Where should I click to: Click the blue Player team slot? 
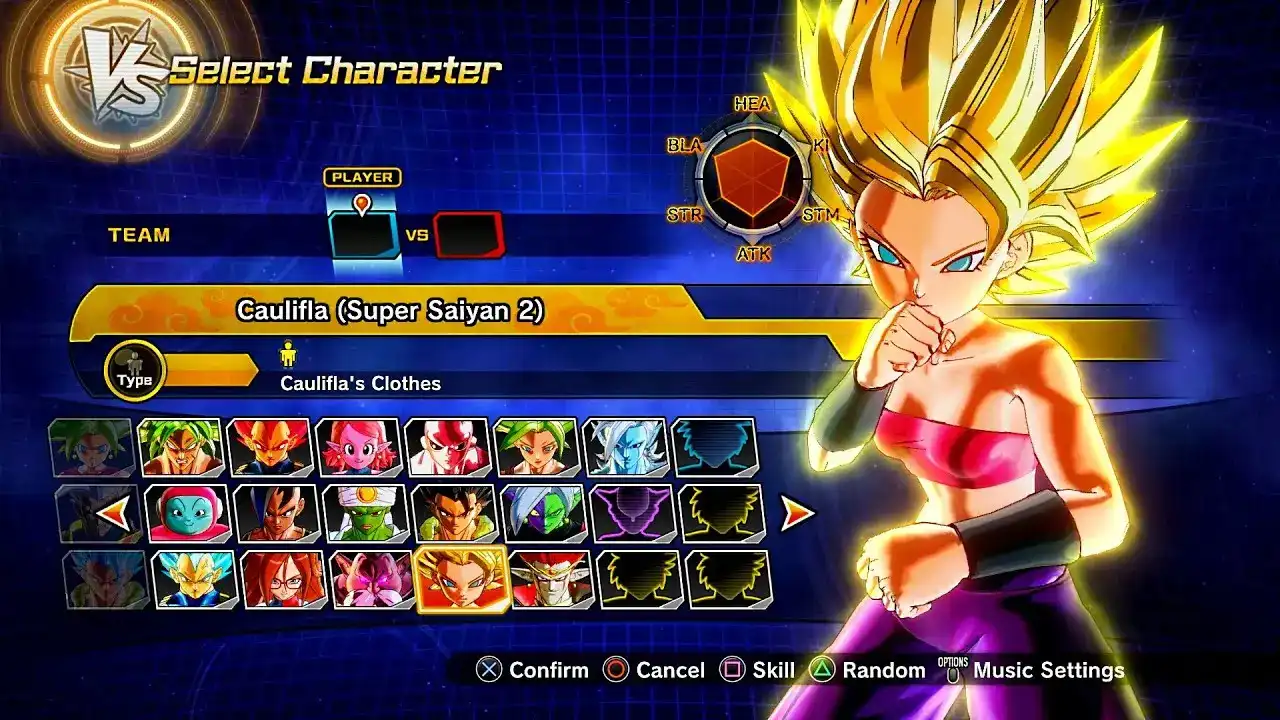click(363, 236)
